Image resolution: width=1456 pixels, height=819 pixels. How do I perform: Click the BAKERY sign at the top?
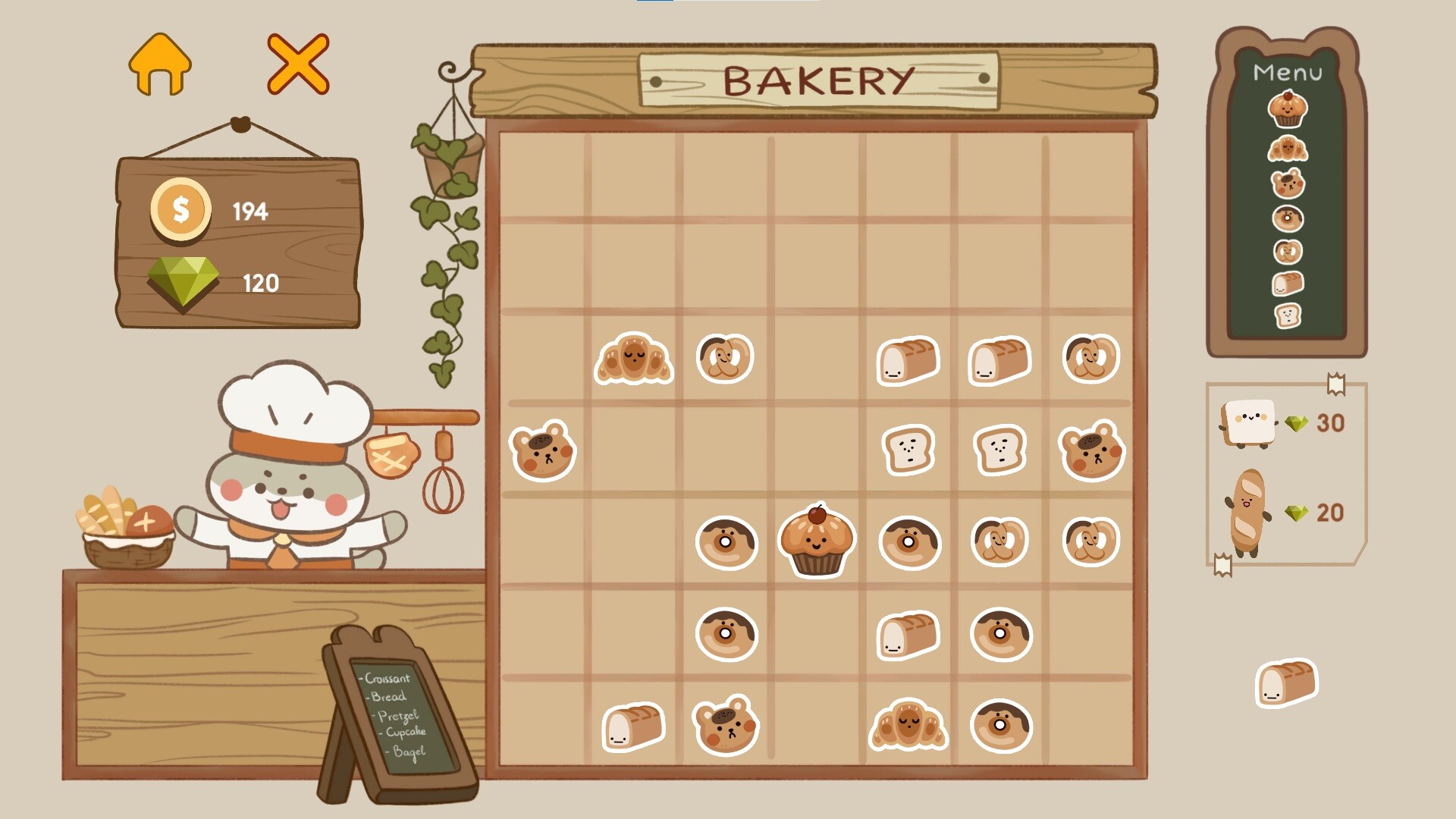pos(817,78)
